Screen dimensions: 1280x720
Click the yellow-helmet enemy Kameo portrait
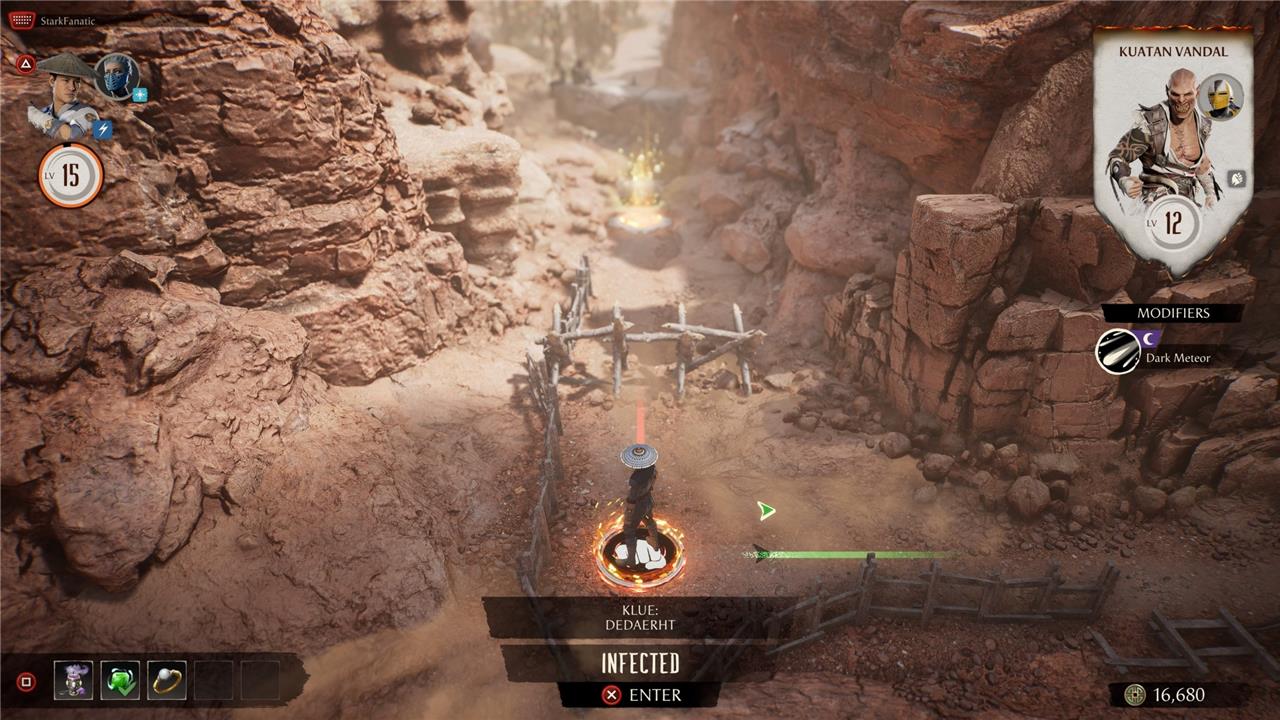click(1221, 97)
